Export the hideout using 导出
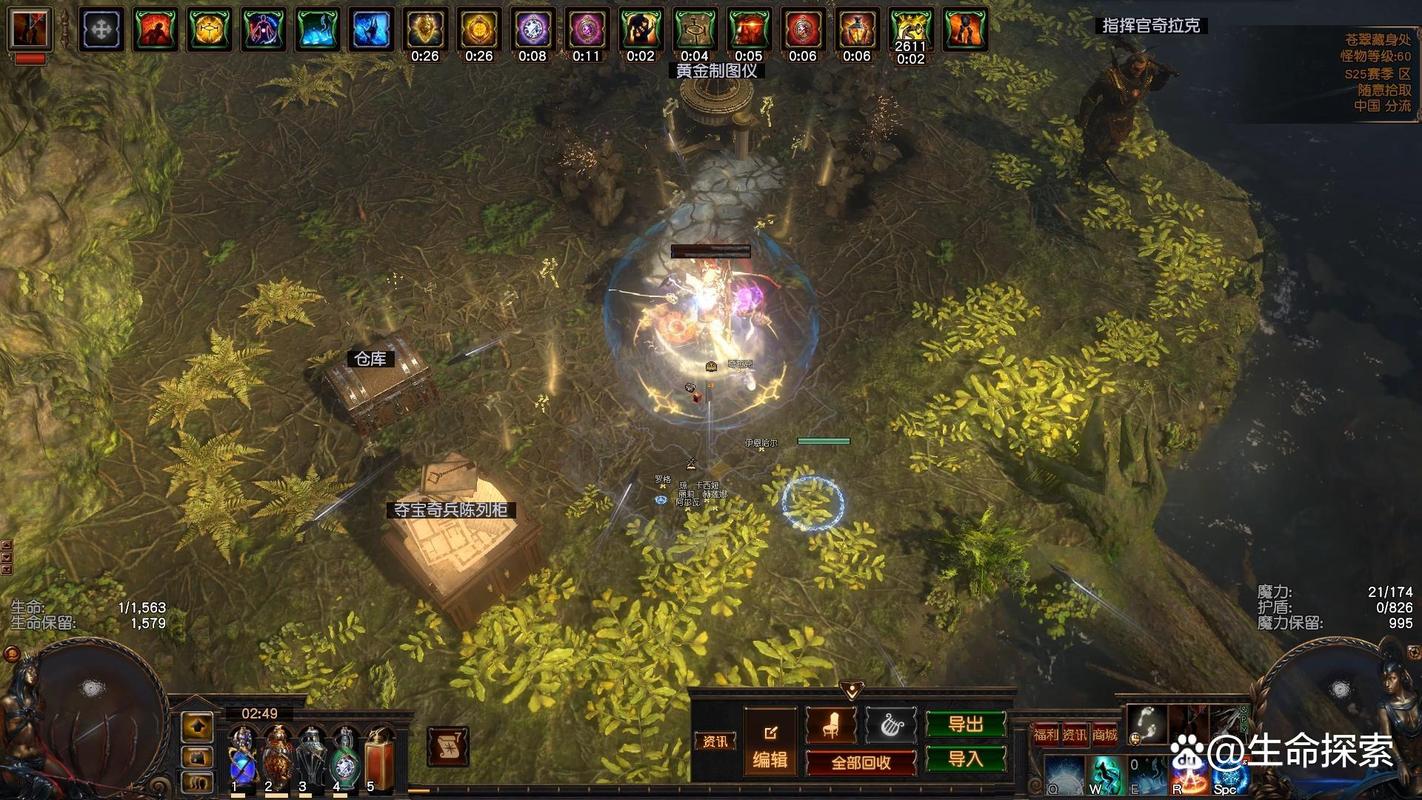This screenshot has height=800, width=1422. point(965,724)
